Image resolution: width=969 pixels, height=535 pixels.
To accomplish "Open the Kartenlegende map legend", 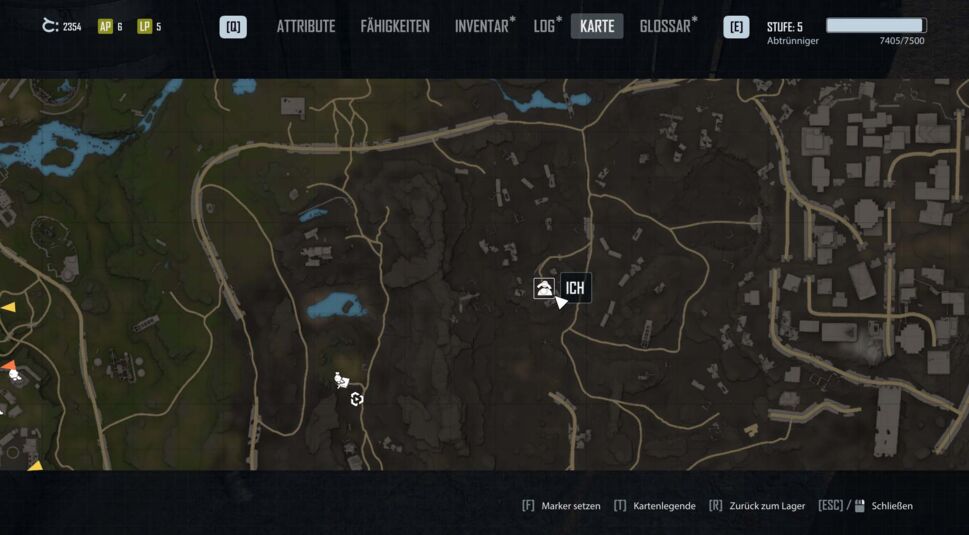I will coord(663,506).
